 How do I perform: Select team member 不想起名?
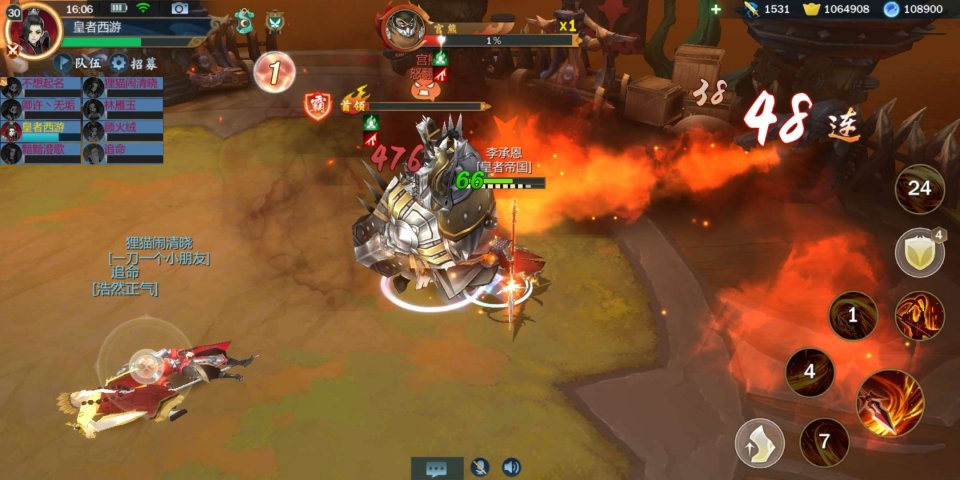pos(41,84)
